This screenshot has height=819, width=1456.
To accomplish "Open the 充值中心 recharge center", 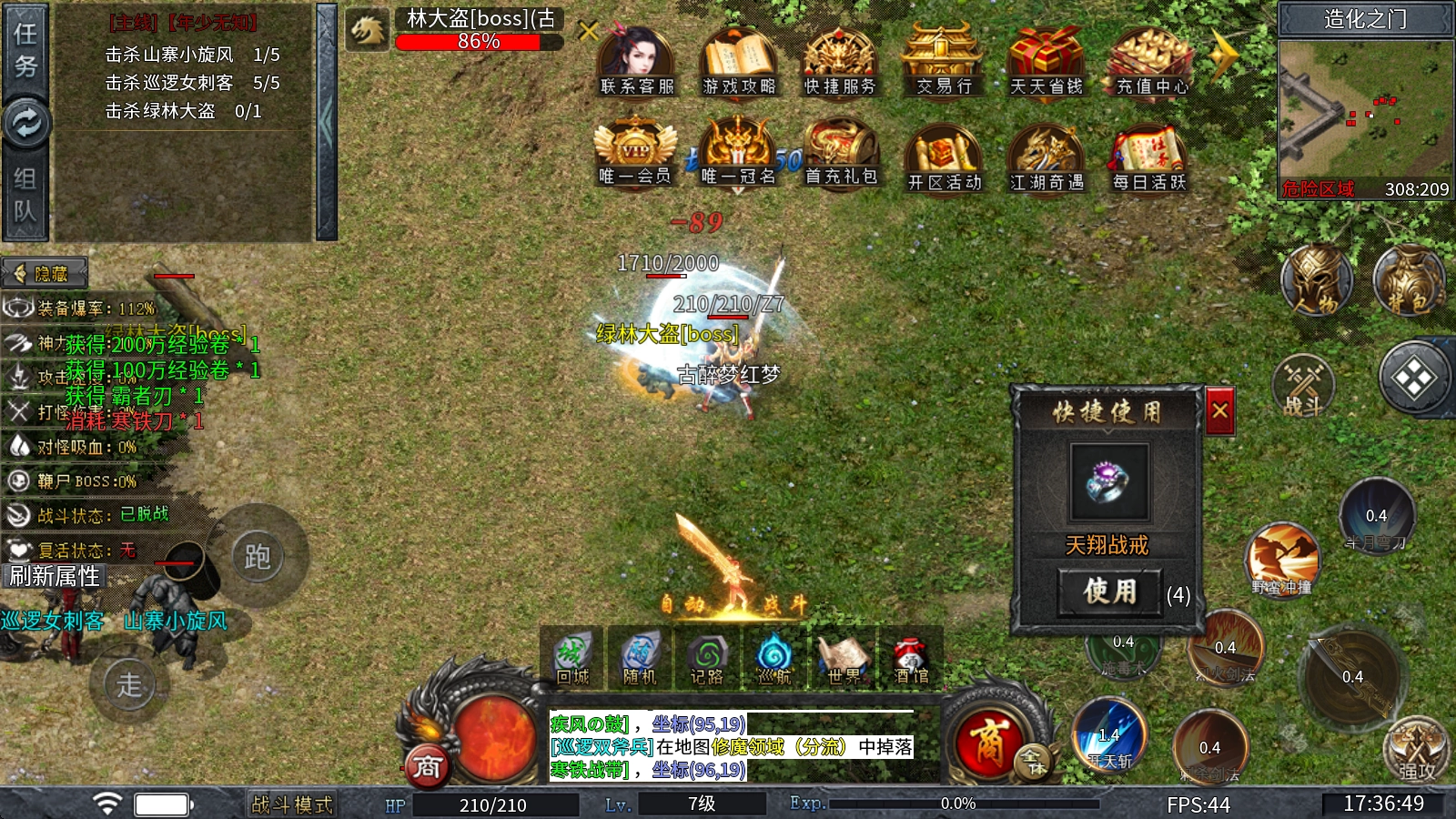I will pos(1151,60).
